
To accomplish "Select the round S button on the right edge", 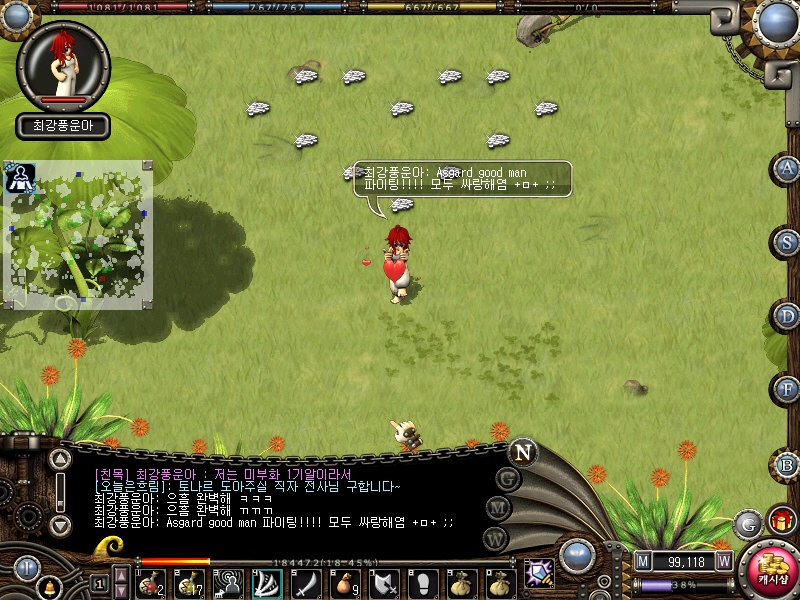I will pos(788,242).
